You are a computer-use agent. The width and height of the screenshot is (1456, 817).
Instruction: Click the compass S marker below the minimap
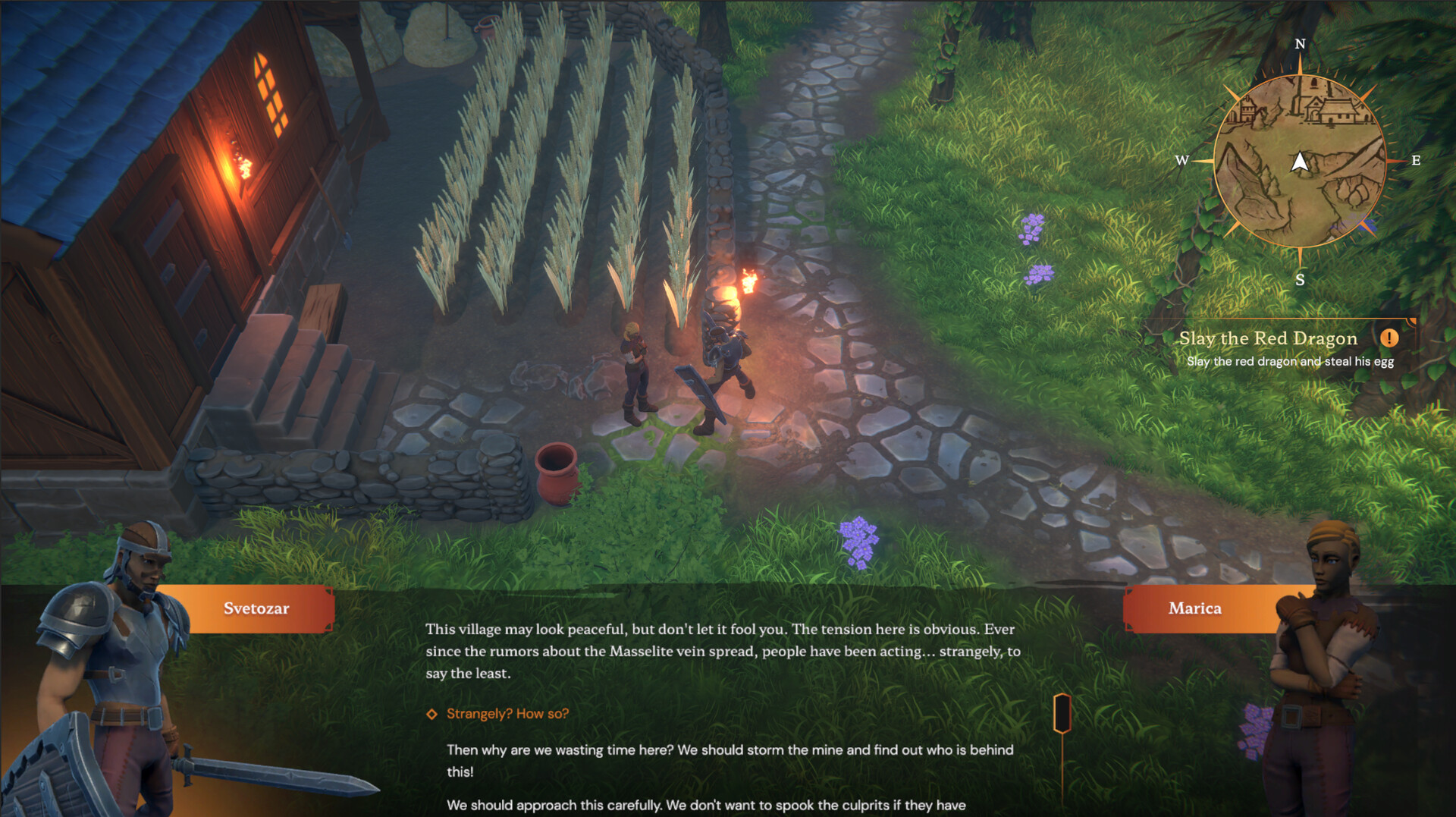(x=1300, y=280)
